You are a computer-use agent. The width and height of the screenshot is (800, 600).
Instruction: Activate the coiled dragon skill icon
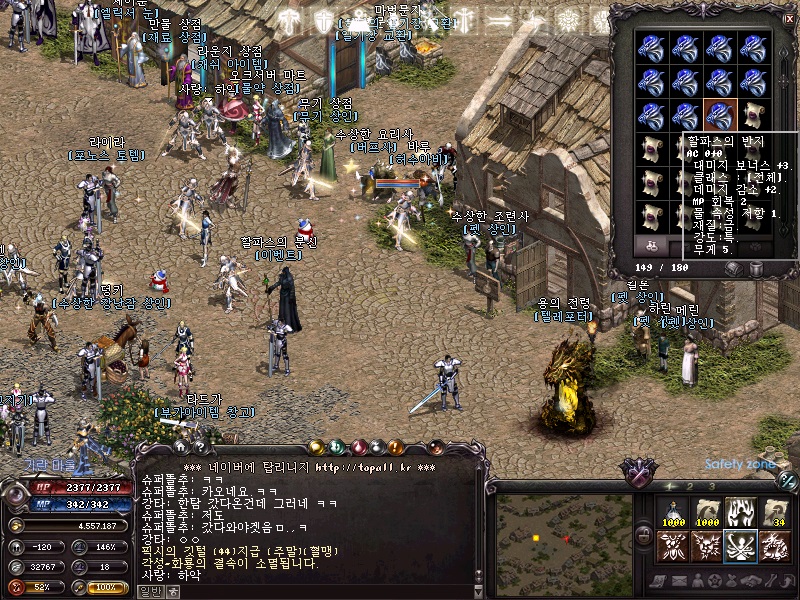click(x=775, y=546)
